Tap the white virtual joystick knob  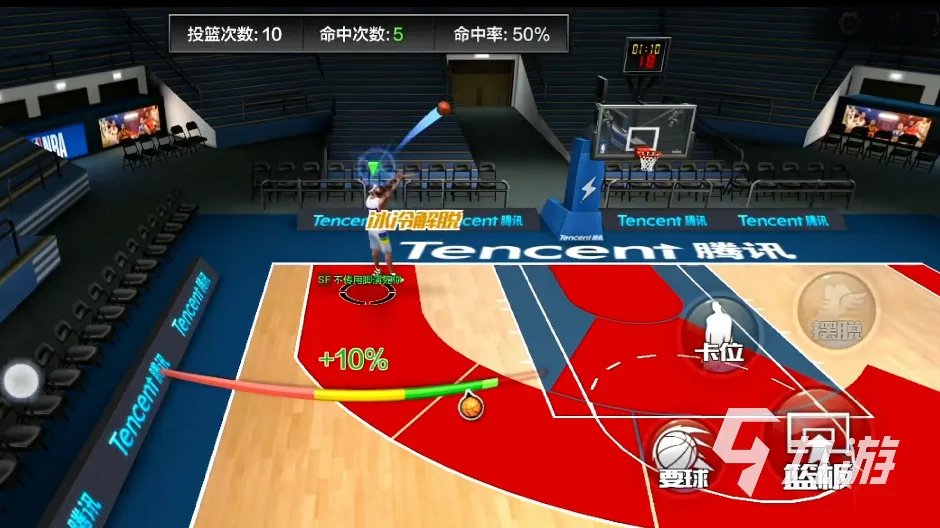tap(19, 381)
